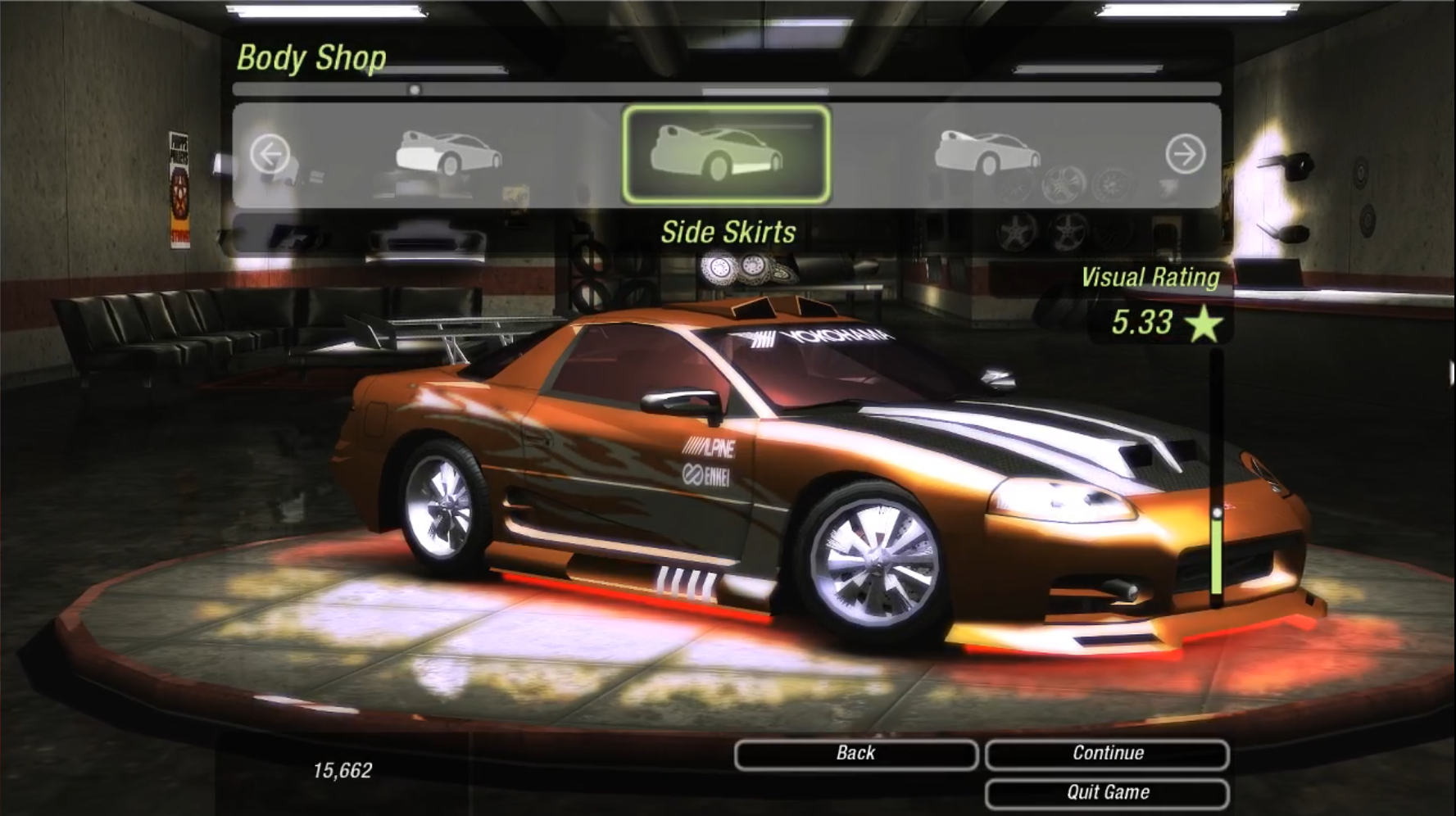The width and height of the screenshot is (1456, 816).
Task: Choose the rear bumper category car icon
Action: click(x=448, y=152)
